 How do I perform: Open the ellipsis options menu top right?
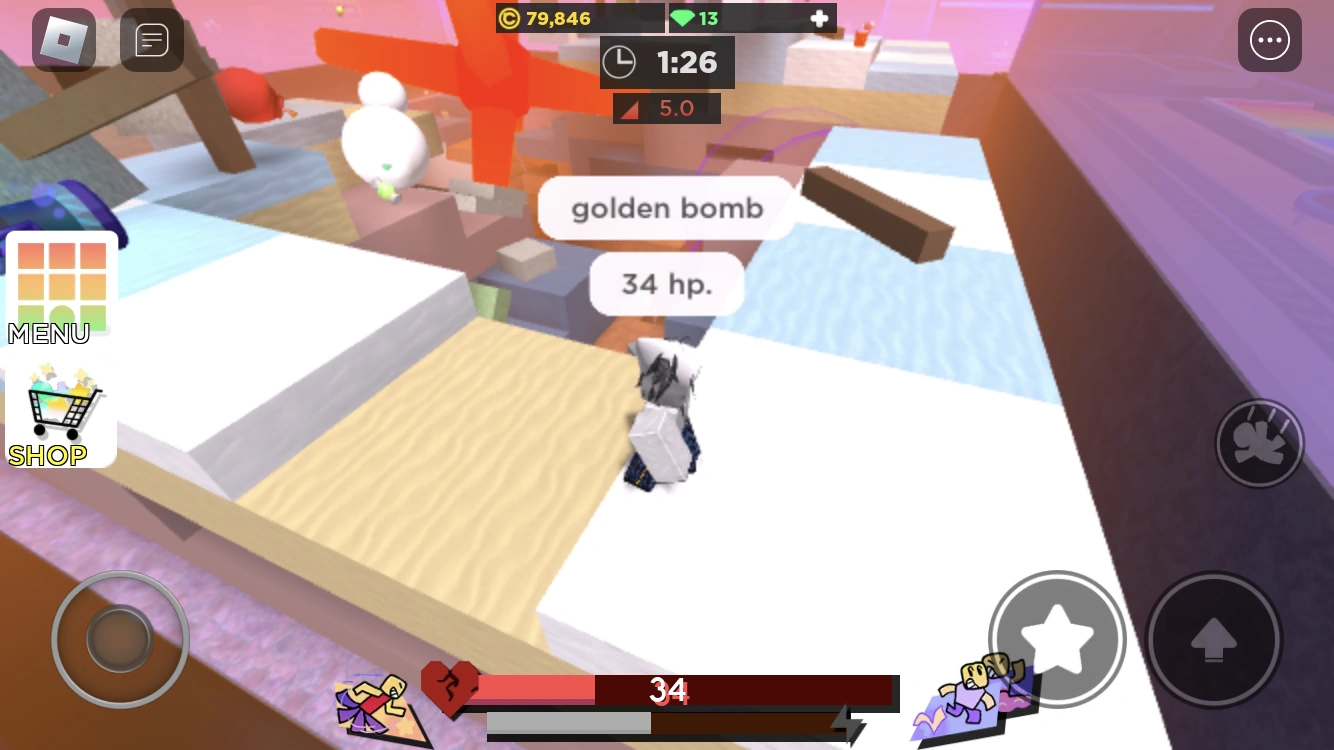(1269, 40)
